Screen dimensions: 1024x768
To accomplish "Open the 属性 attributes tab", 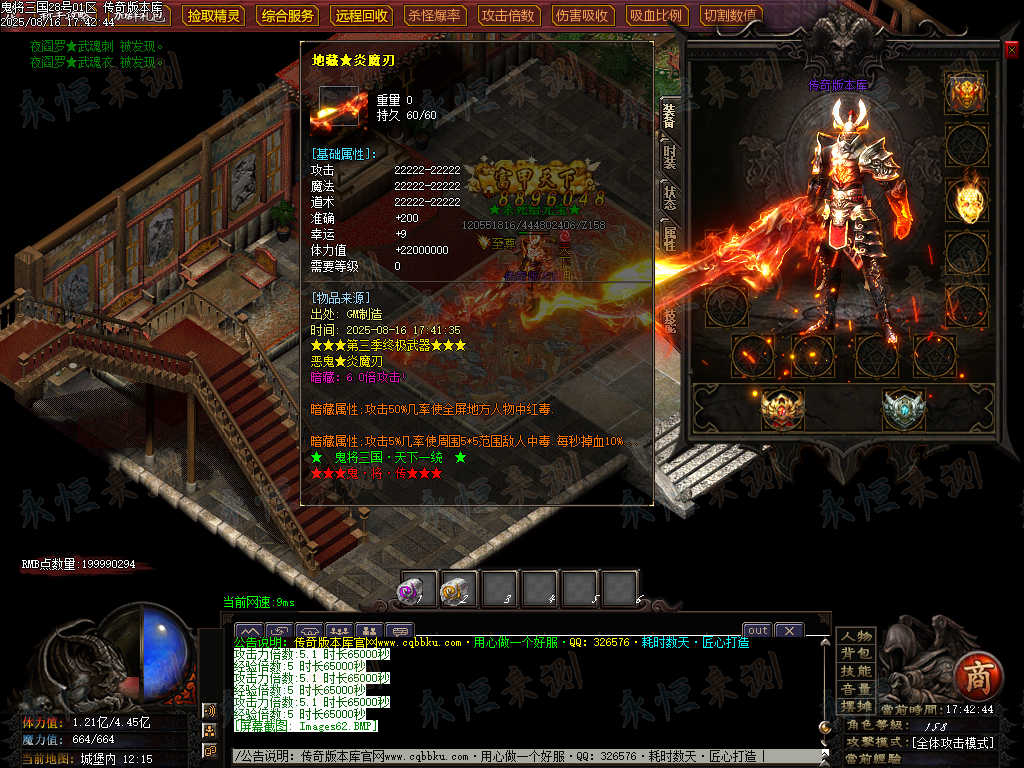I will tap(670, 238).
